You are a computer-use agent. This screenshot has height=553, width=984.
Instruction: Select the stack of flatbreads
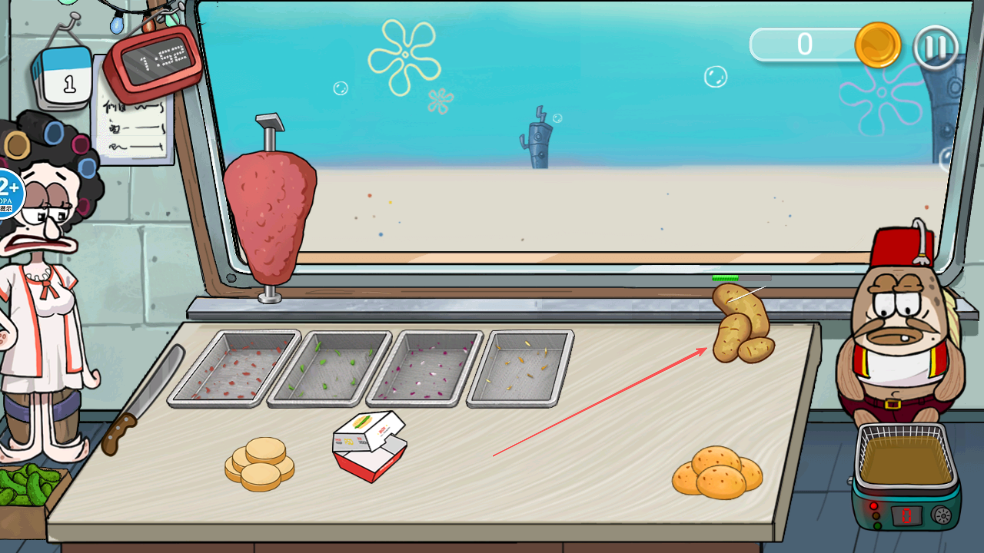tap(260, 464)
